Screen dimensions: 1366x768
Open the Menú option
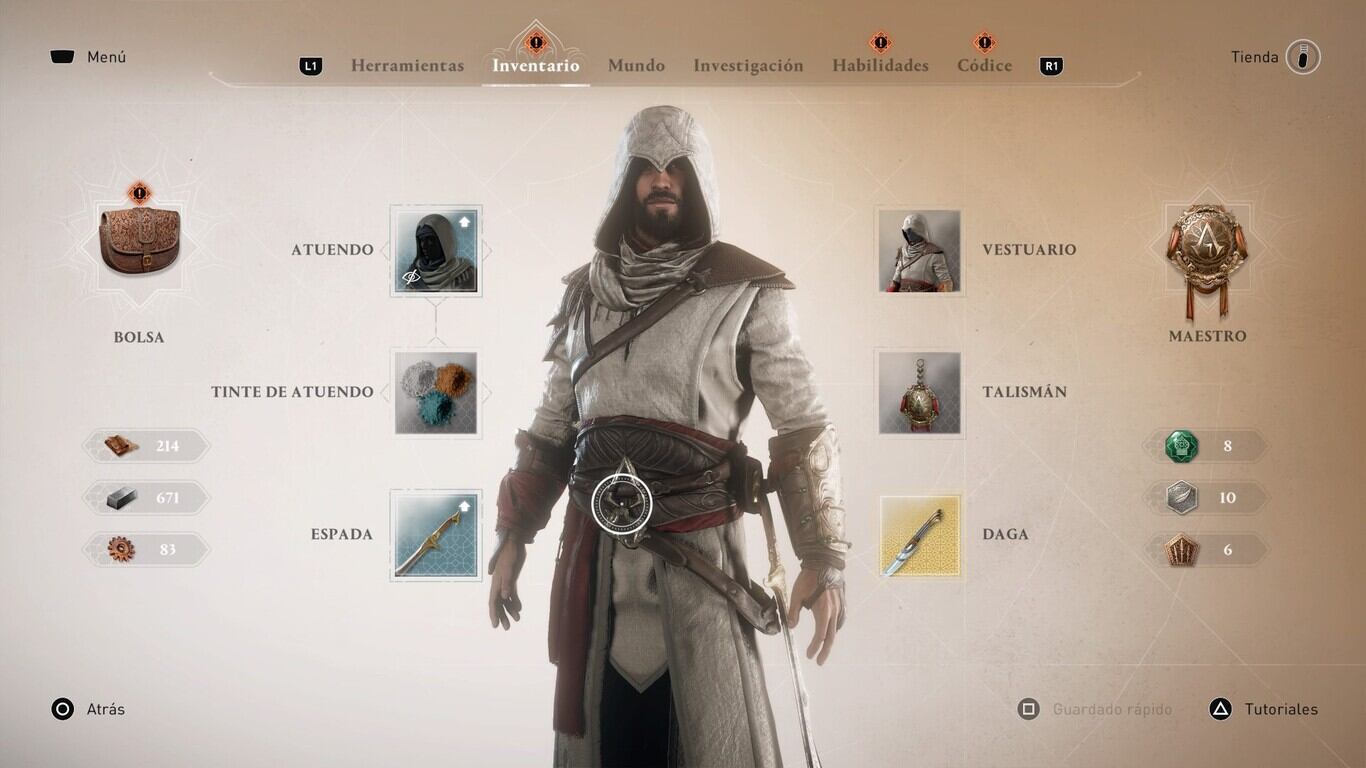(x=88, y=57)
